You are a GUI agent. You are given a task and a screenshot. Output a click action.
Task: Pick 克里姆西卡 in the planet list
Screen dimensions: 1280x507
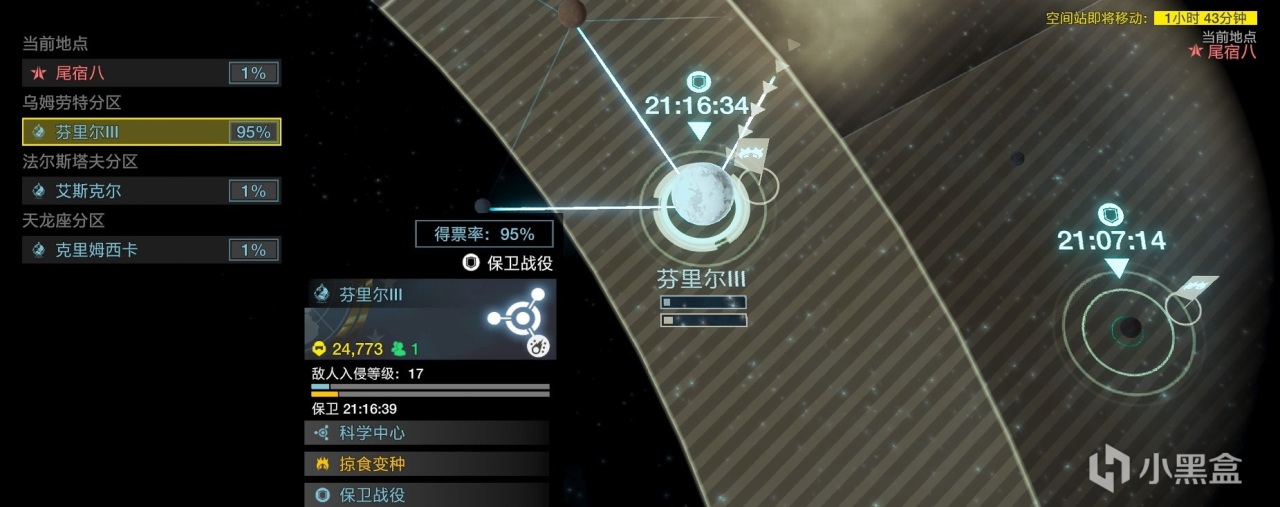[150, 250]
